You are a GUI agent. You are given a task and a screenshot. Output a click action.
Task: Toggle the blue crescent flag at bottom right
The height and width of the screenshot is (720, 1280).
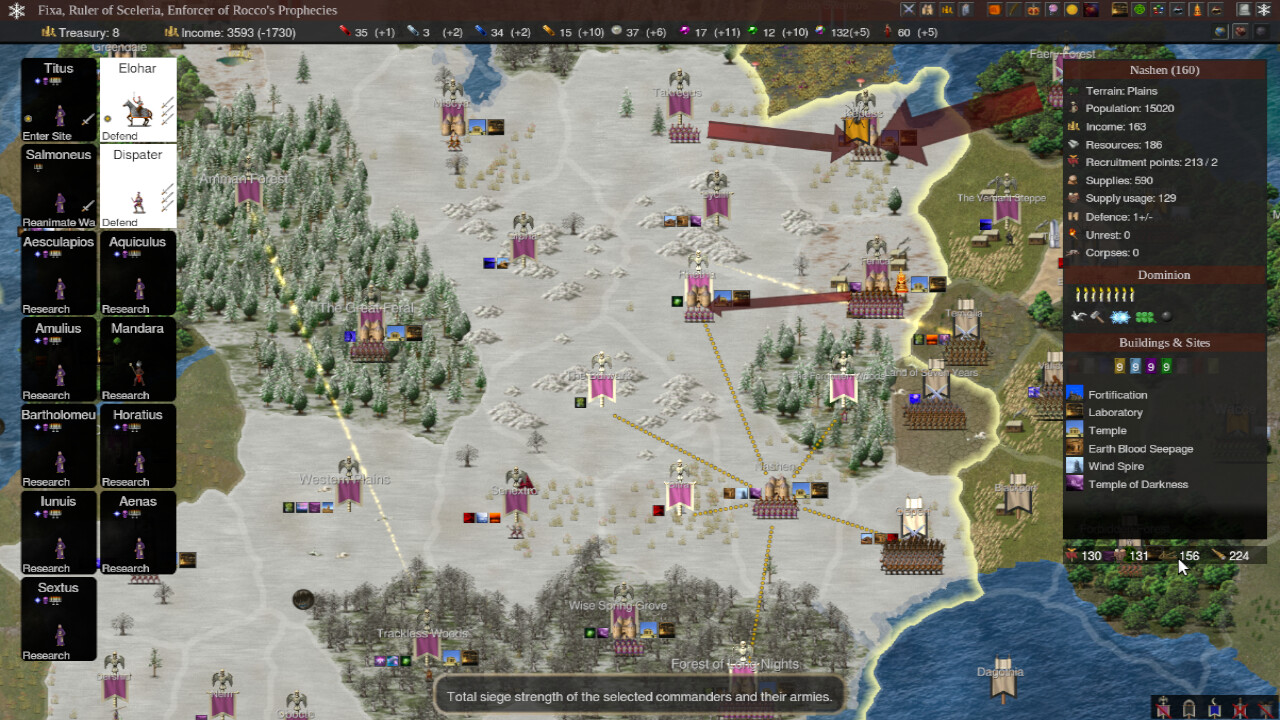coord(1214,708)
